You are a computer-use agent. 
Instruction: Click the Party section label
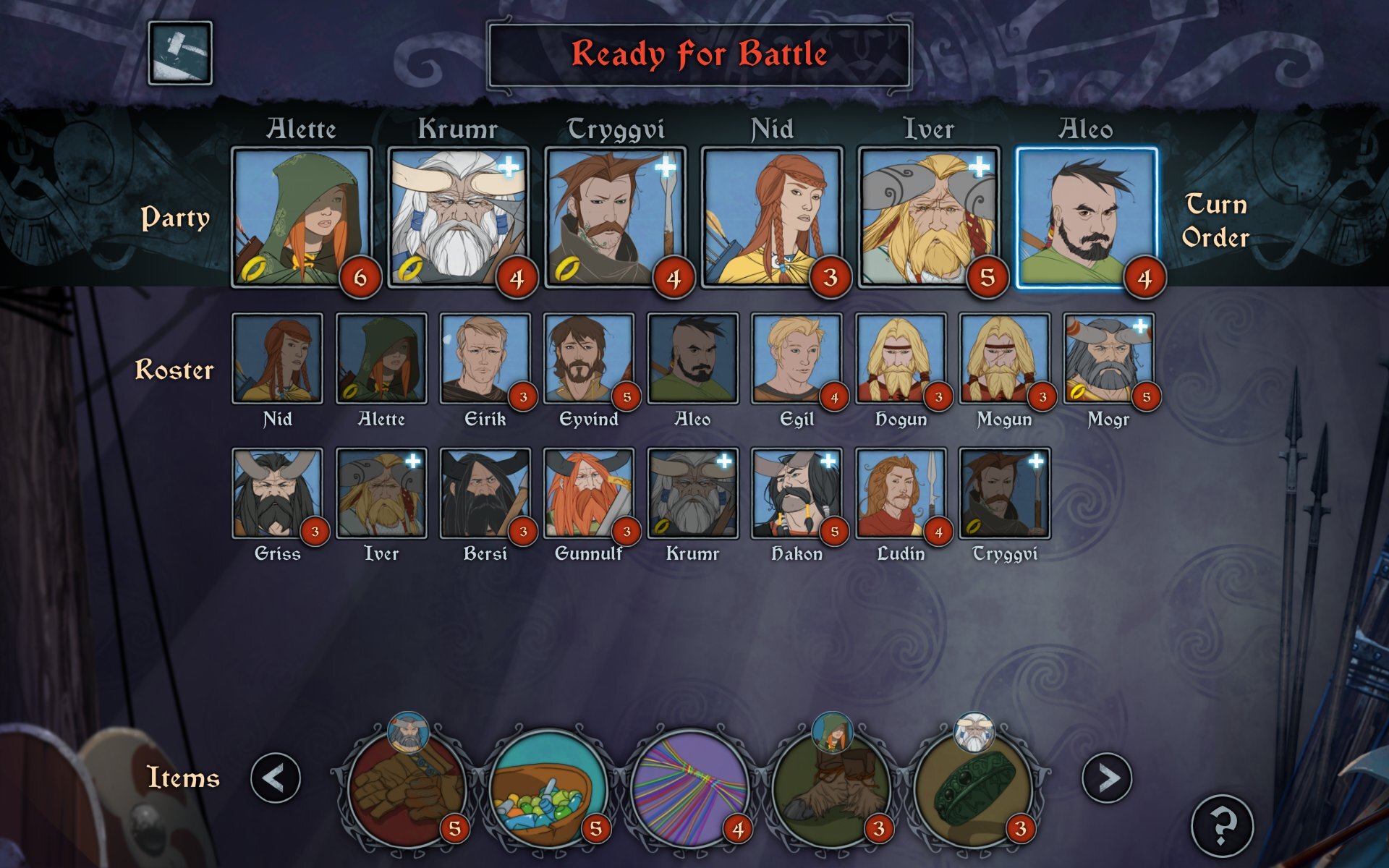176,218
